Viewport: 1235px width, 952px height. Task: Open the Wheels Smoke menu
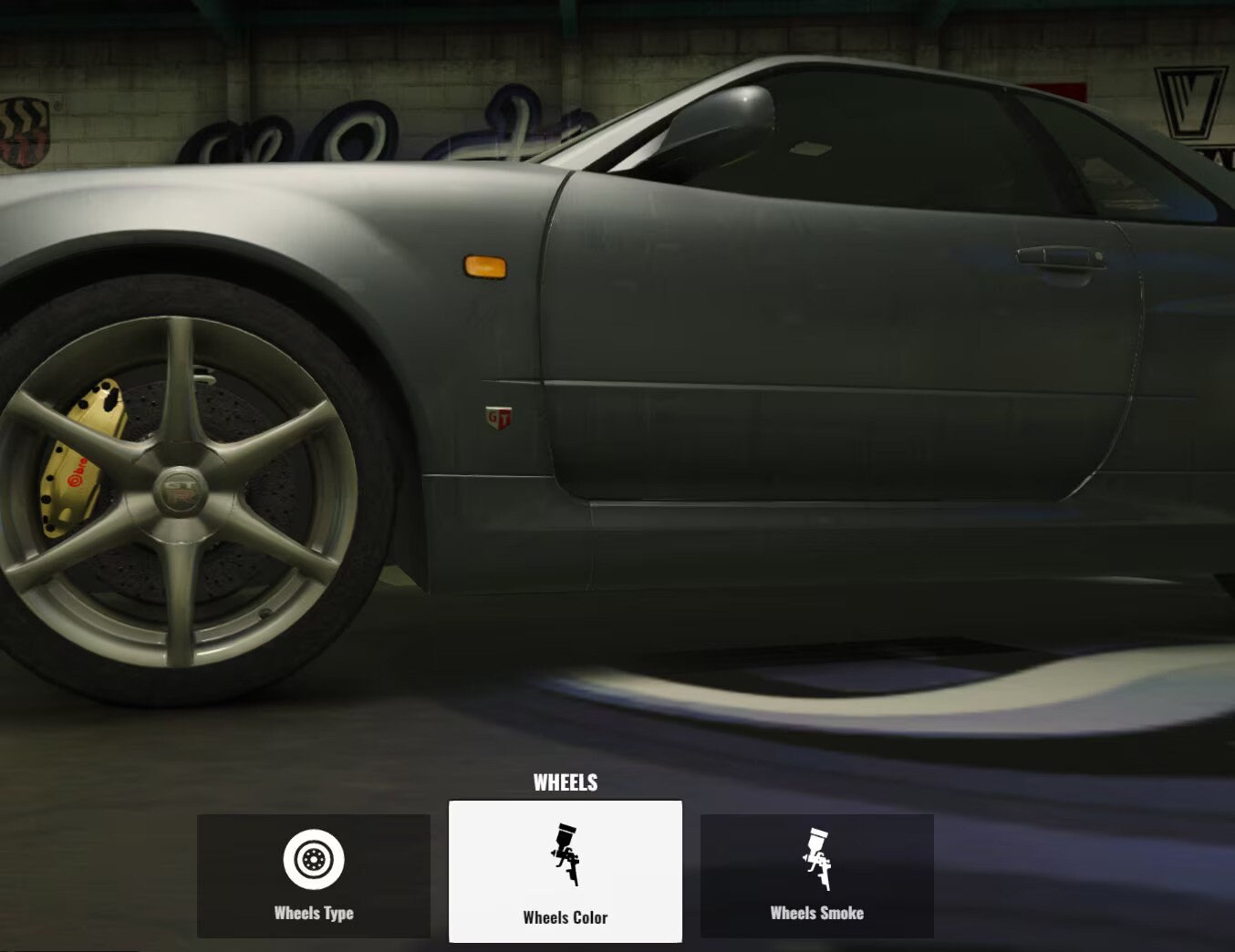818,875
